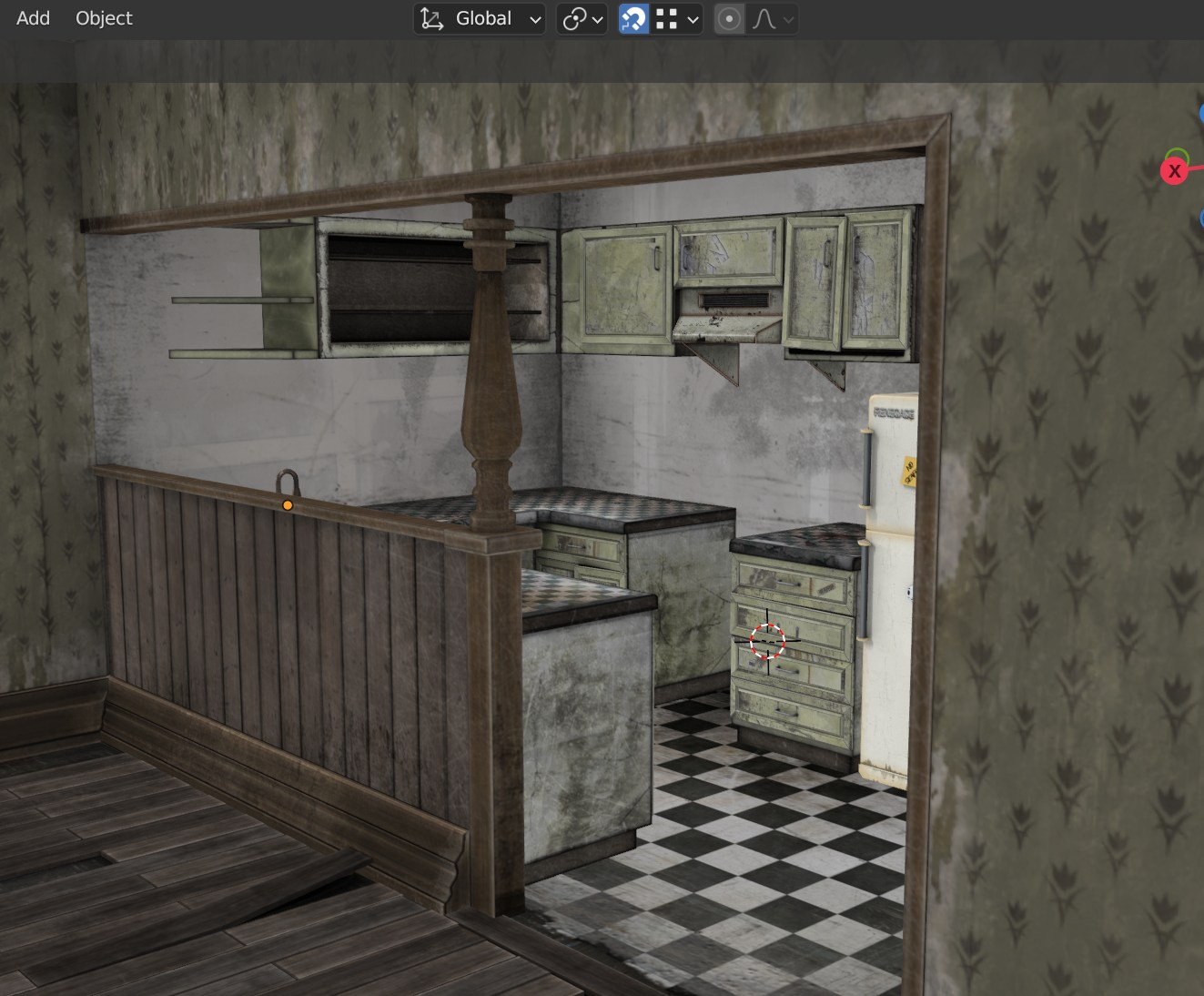Enable proportional editing toggle

(729, 18)
